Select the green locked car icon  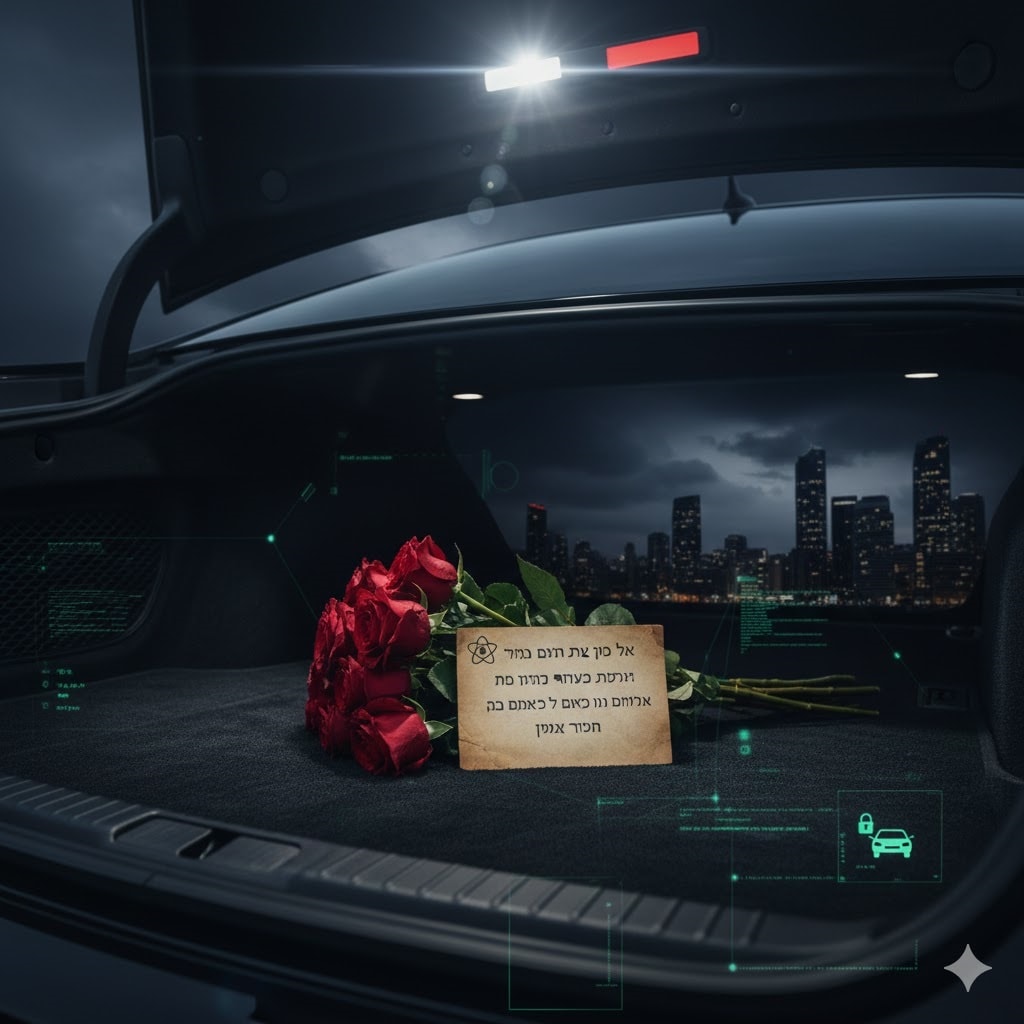888,837
